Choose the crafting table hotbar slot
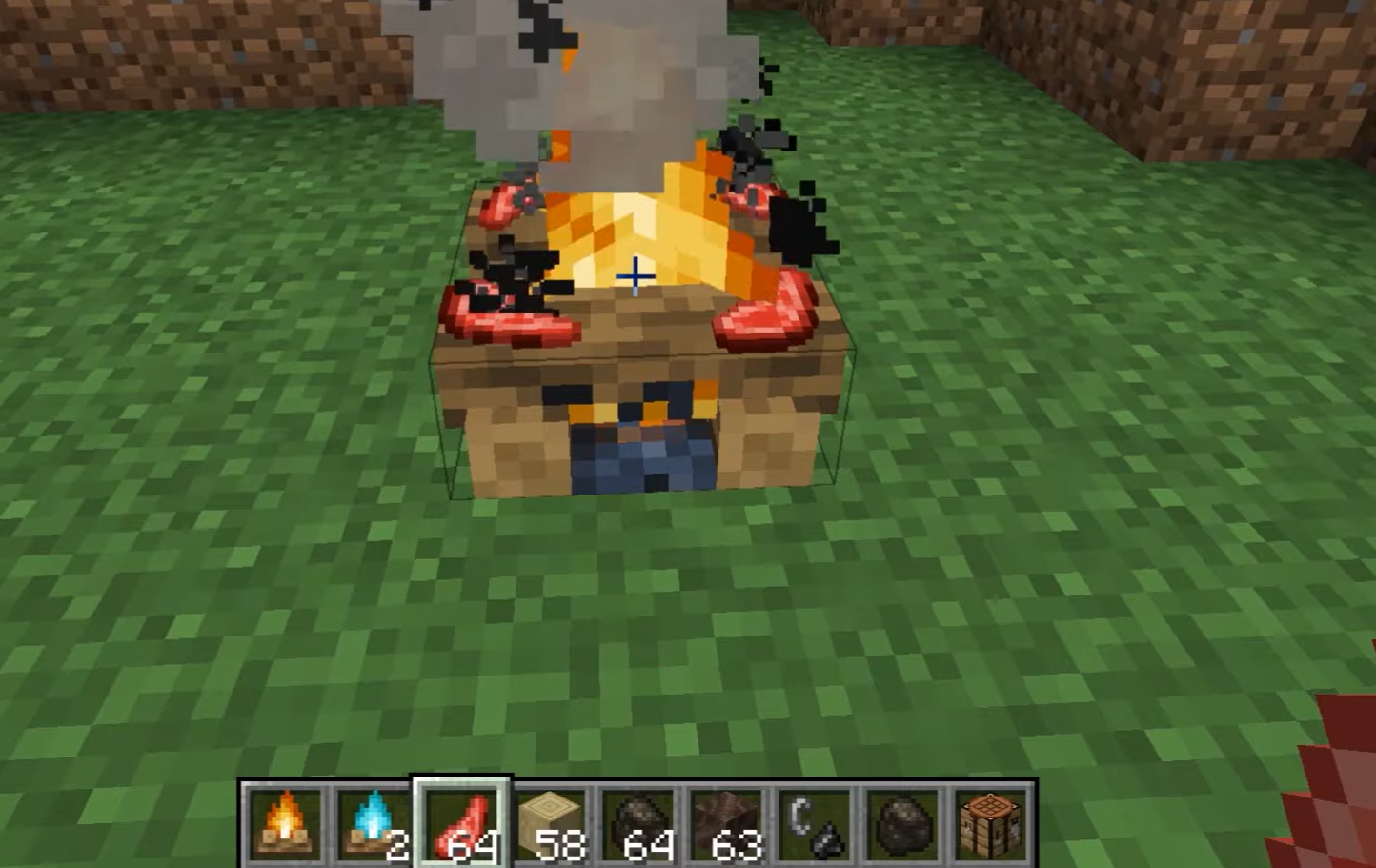Viewport: 1376px width, 868px height. click(x=990, y=822)
